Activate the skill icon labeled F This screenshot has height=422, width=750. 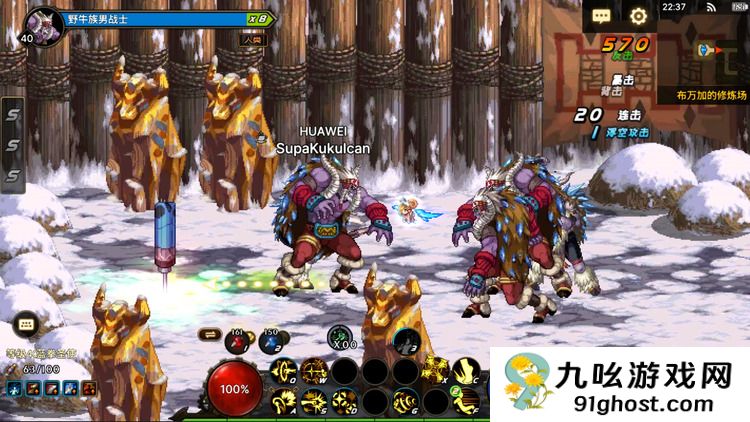464,402
